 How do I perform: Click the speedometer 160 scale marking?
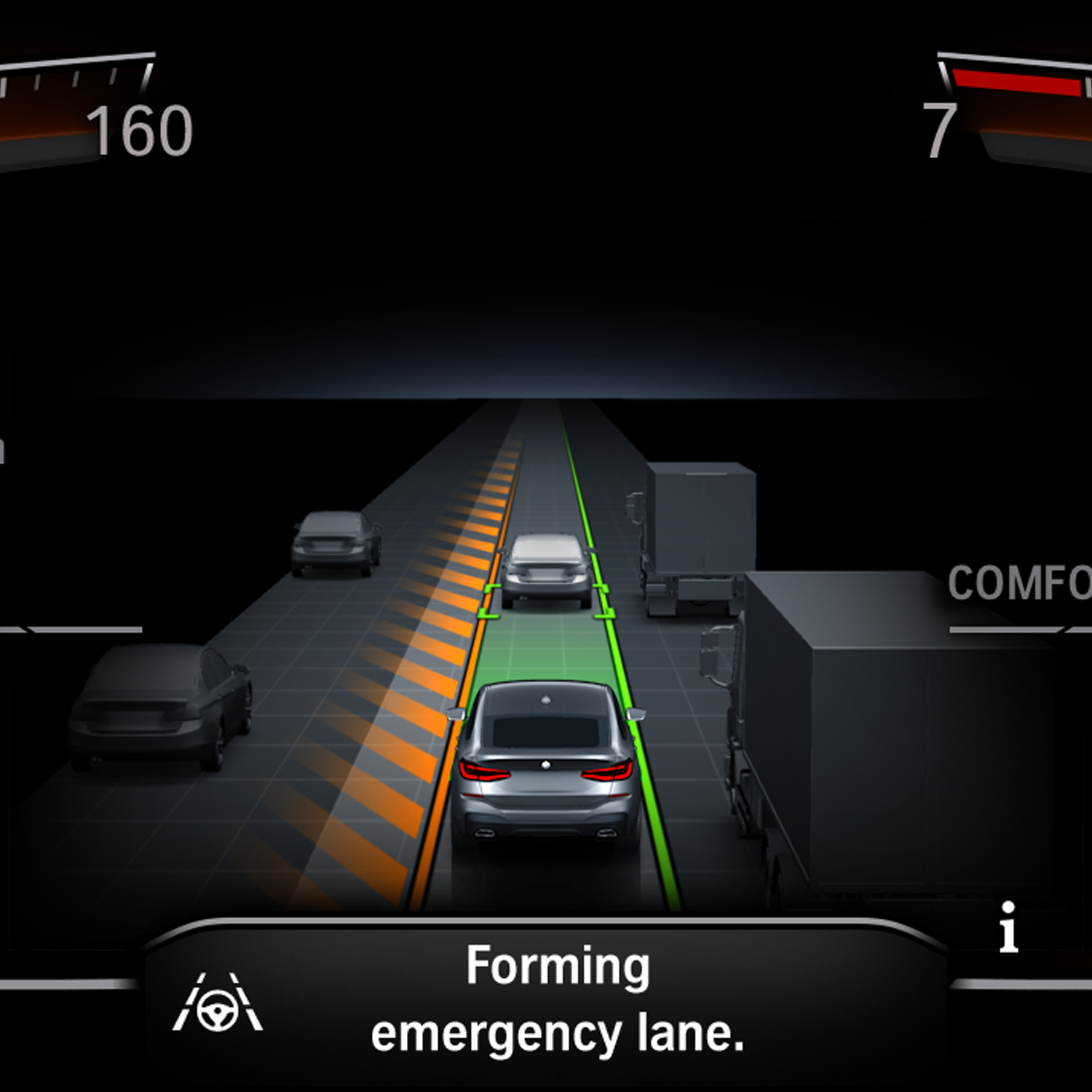[x=138, y=131]
